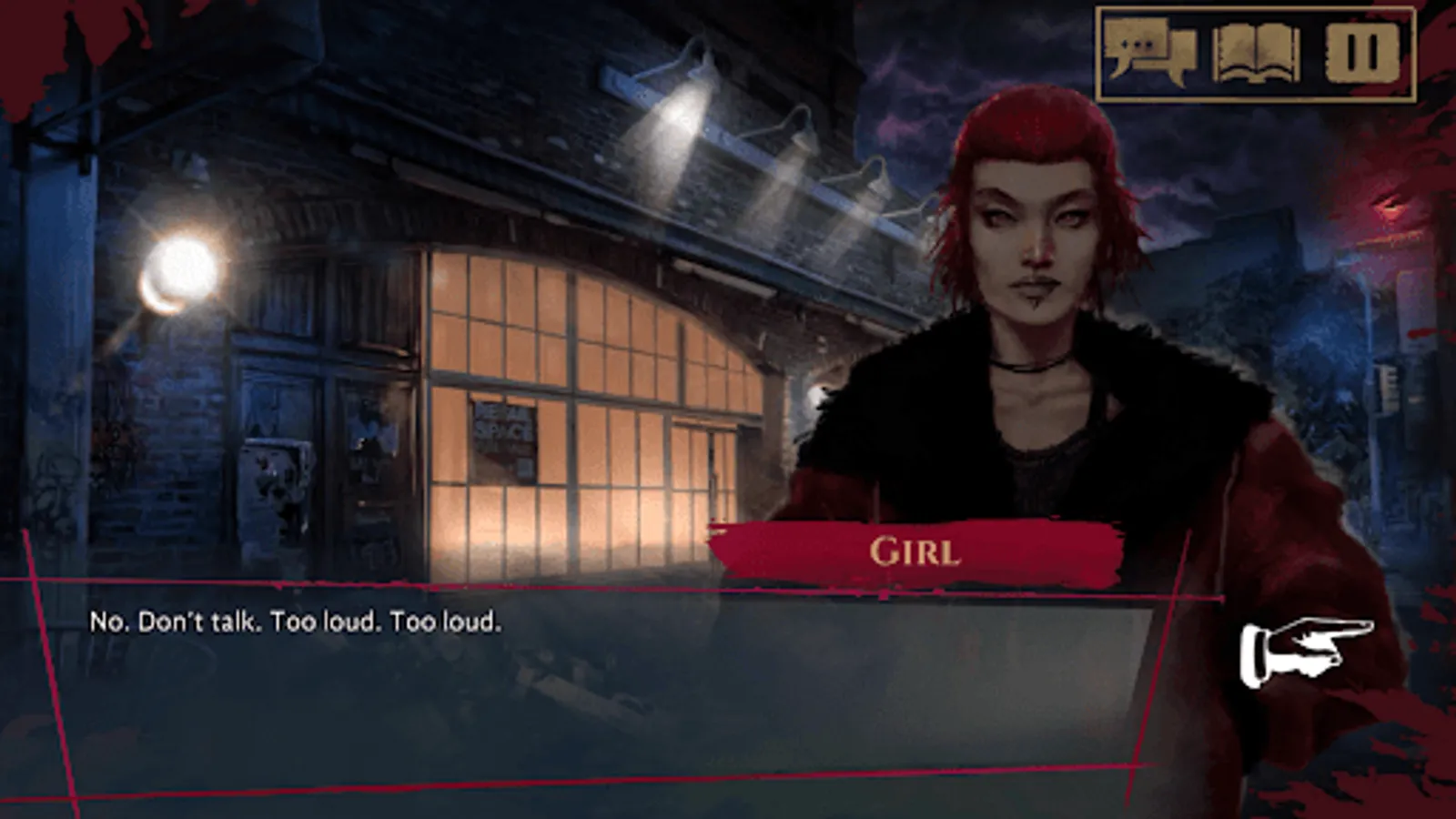Viewport: 1456px width, 819px height.
Task: Click the girl's black choker necklace
Action: 1028,364
